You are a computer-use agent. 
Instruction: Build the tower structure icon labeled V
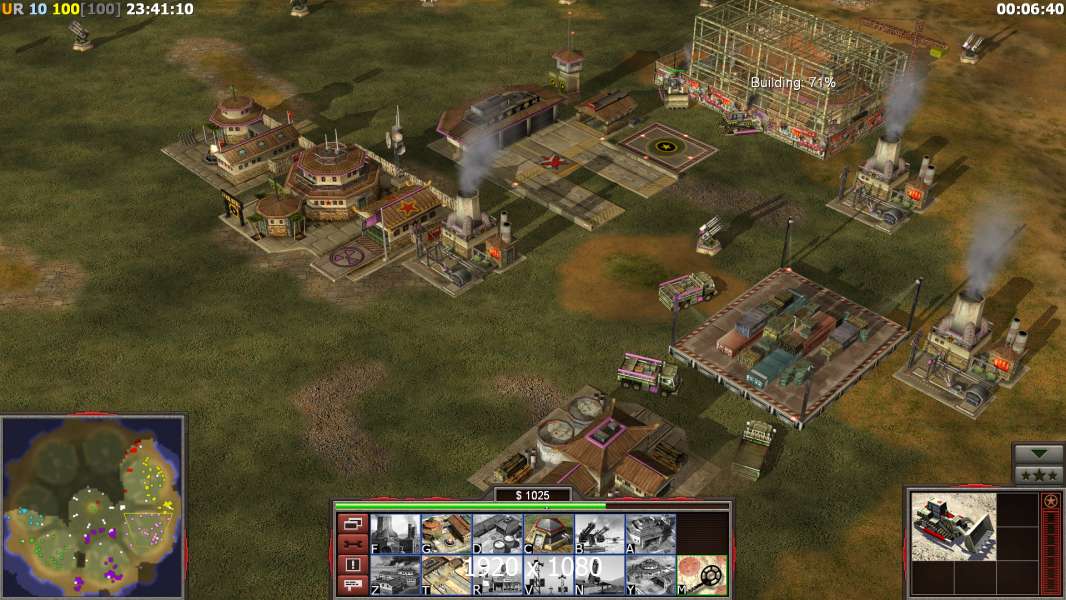[x=548, y=575]
